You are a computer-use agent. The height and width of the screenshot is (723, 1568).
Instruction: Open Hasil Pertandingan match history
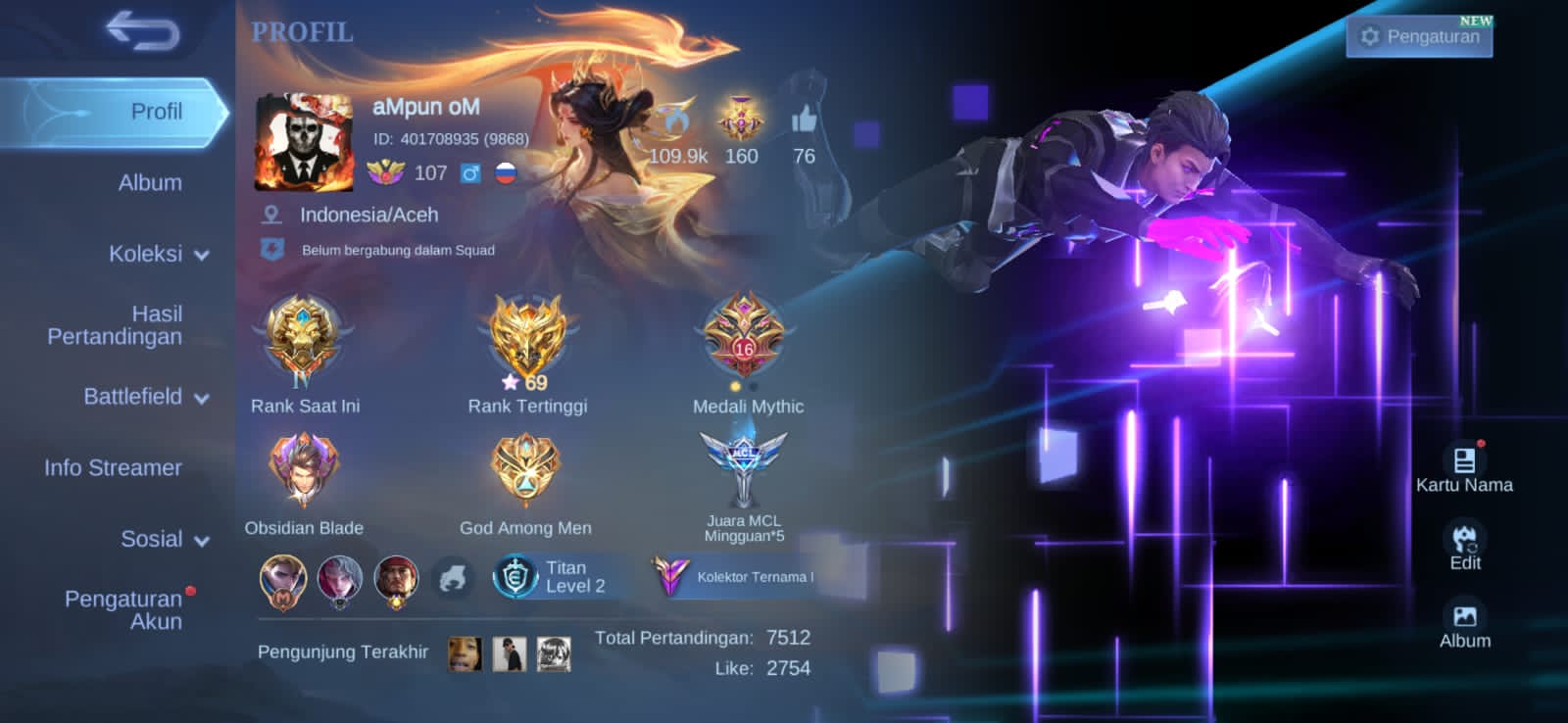(116, 325)
